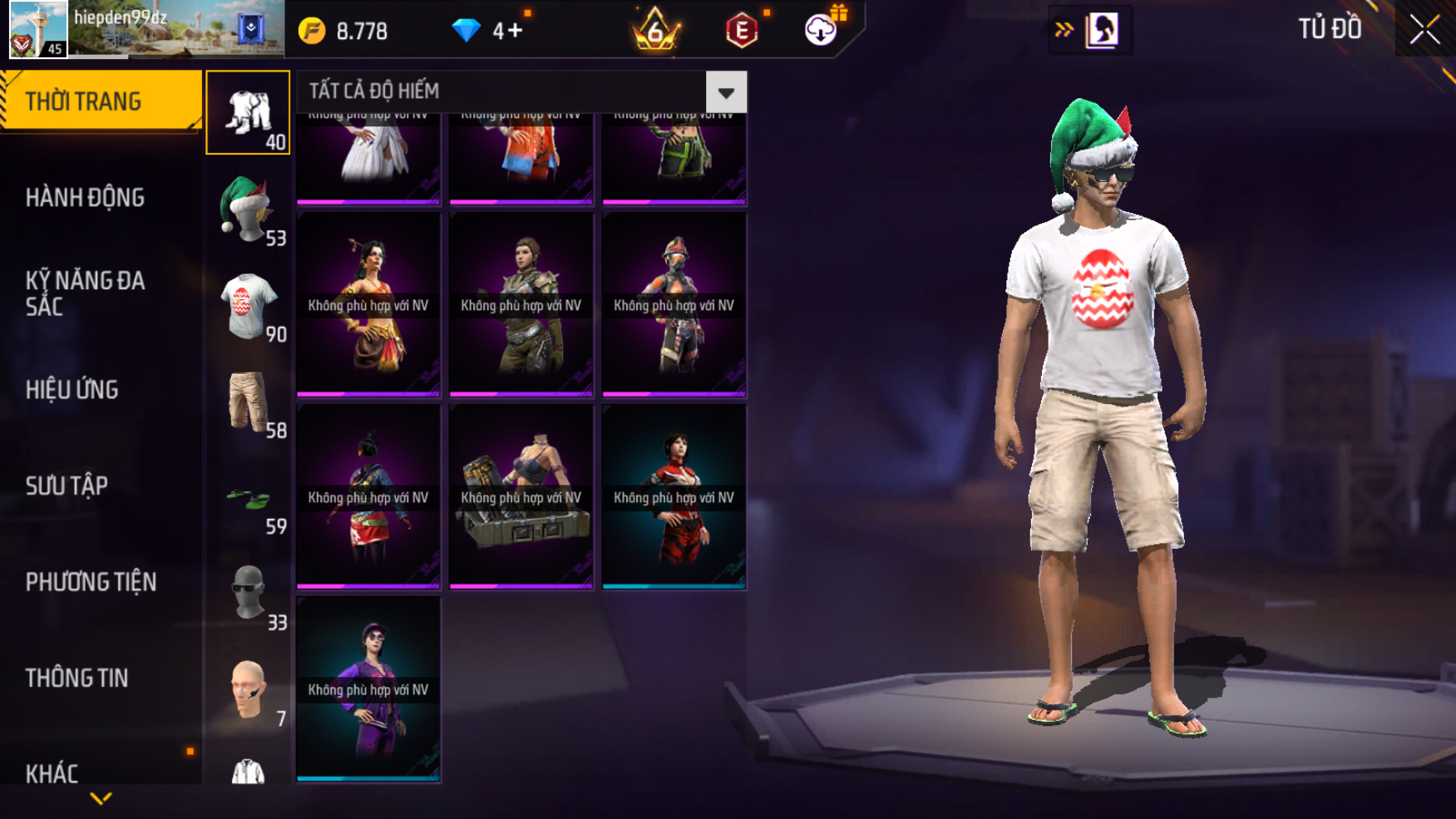
Task: Switch to PHƯƠNG TIỆN category
Action: (91, 582)
